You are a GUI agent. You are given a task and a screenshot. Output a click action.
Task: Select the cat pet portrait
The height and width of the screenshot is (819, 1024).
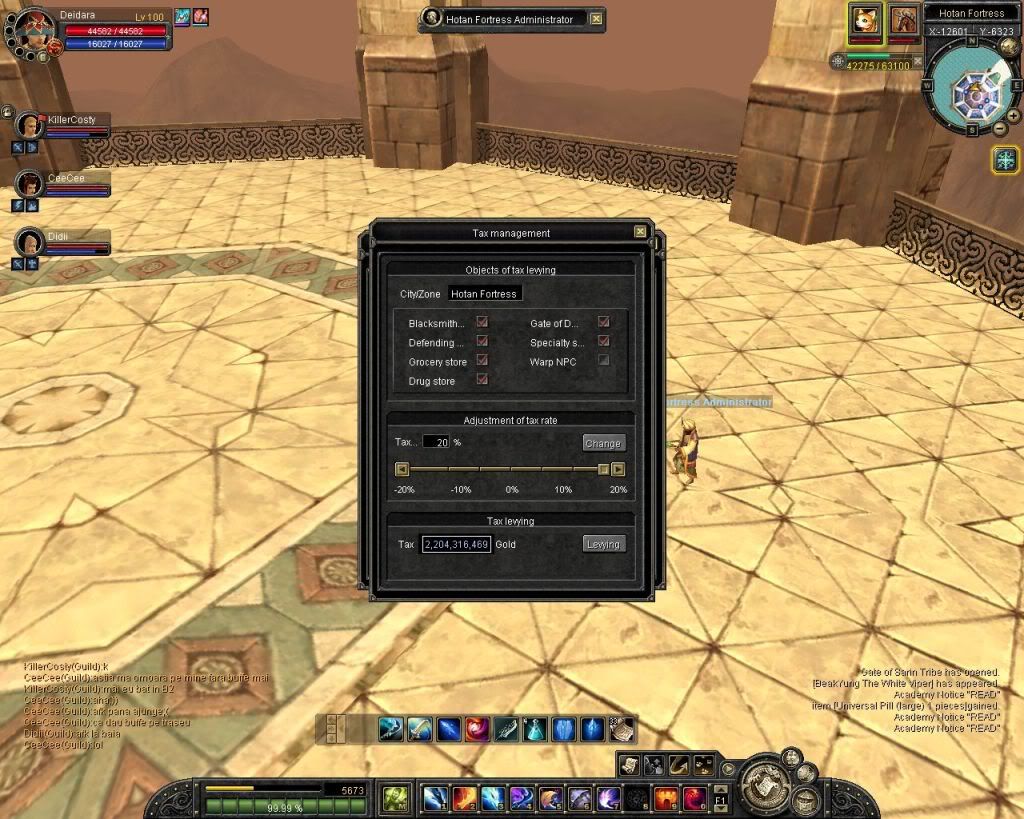coord(864,19)
